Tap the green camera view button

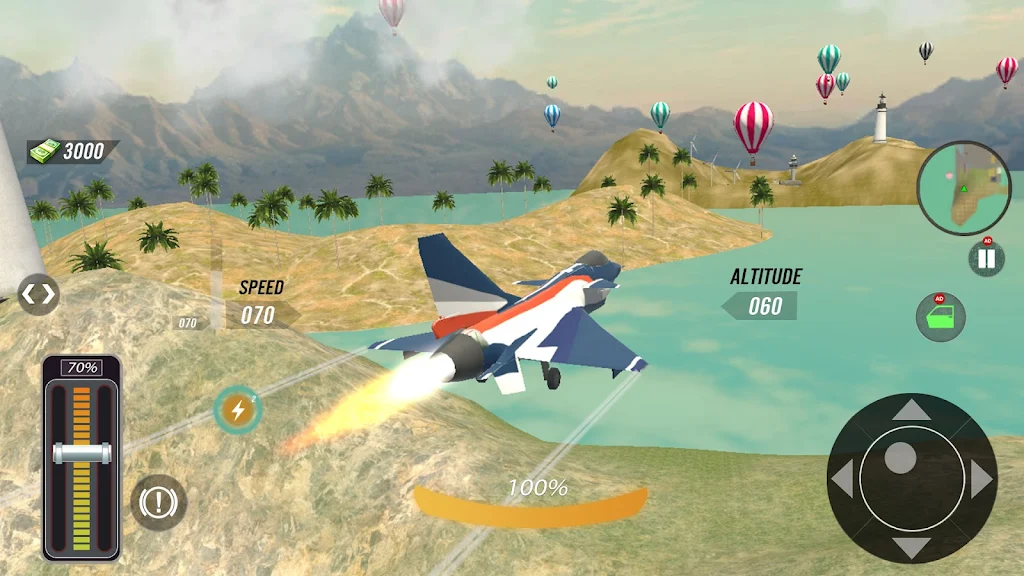click(x=941, y=318)
